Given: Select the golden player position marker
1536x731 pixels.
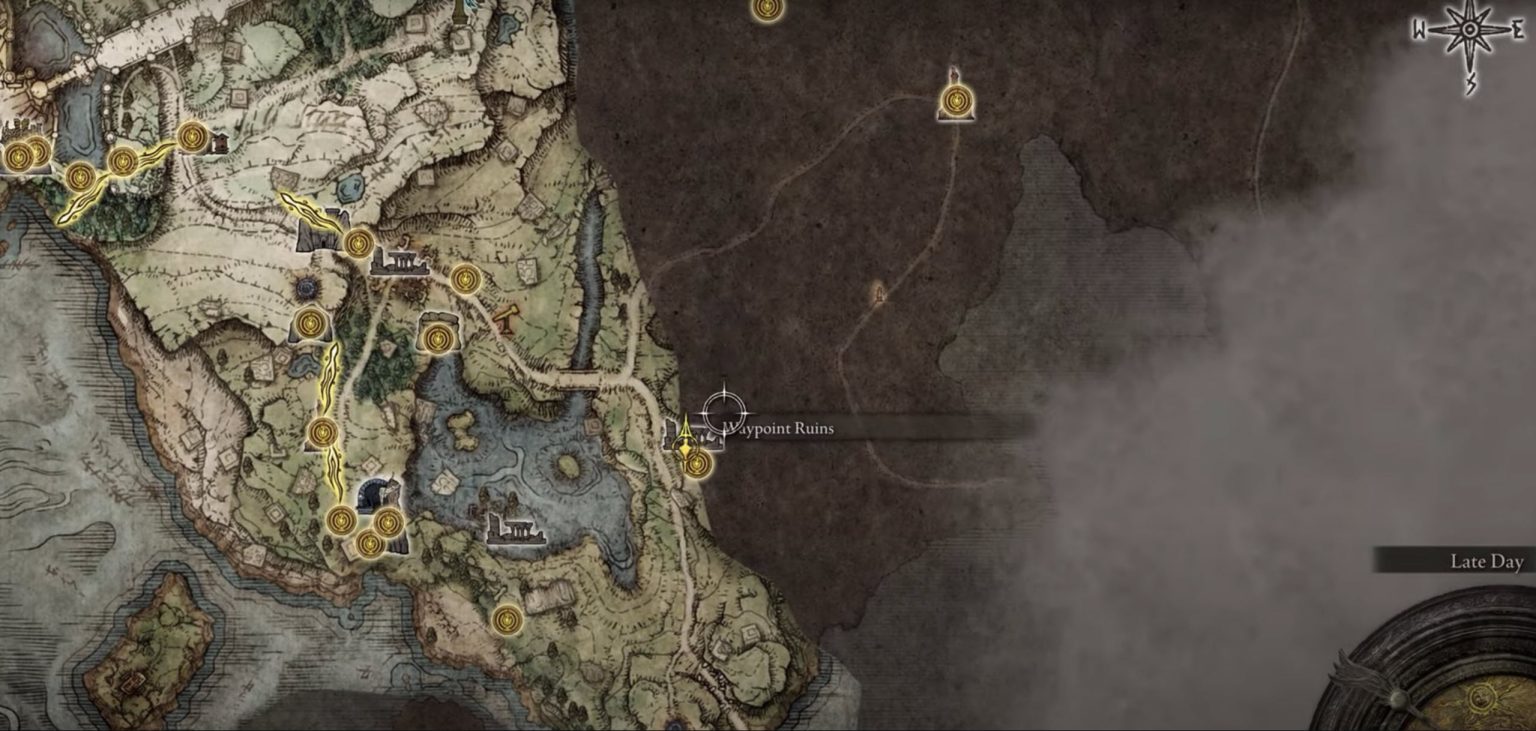Looking at the screenshot, I should (685, 437).
